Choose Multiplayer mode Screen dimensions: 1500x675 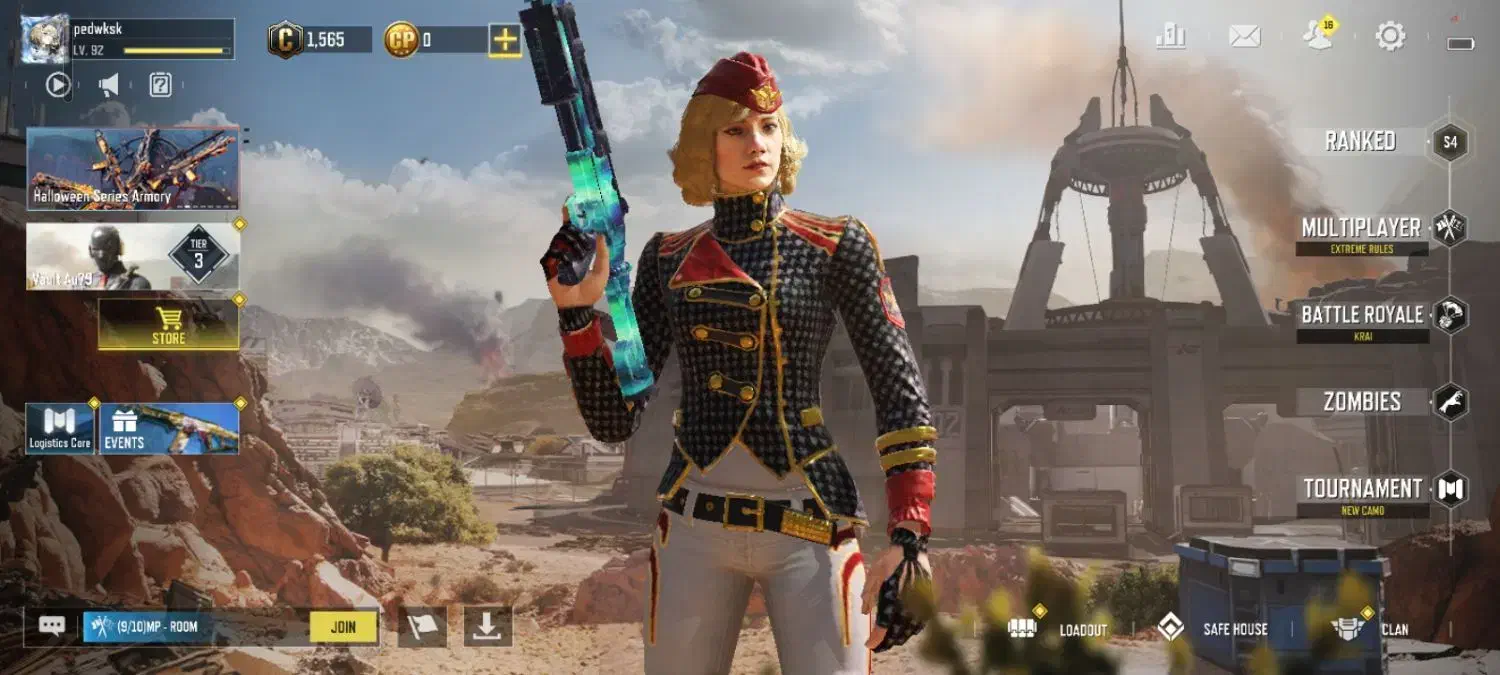[1361, 229]
